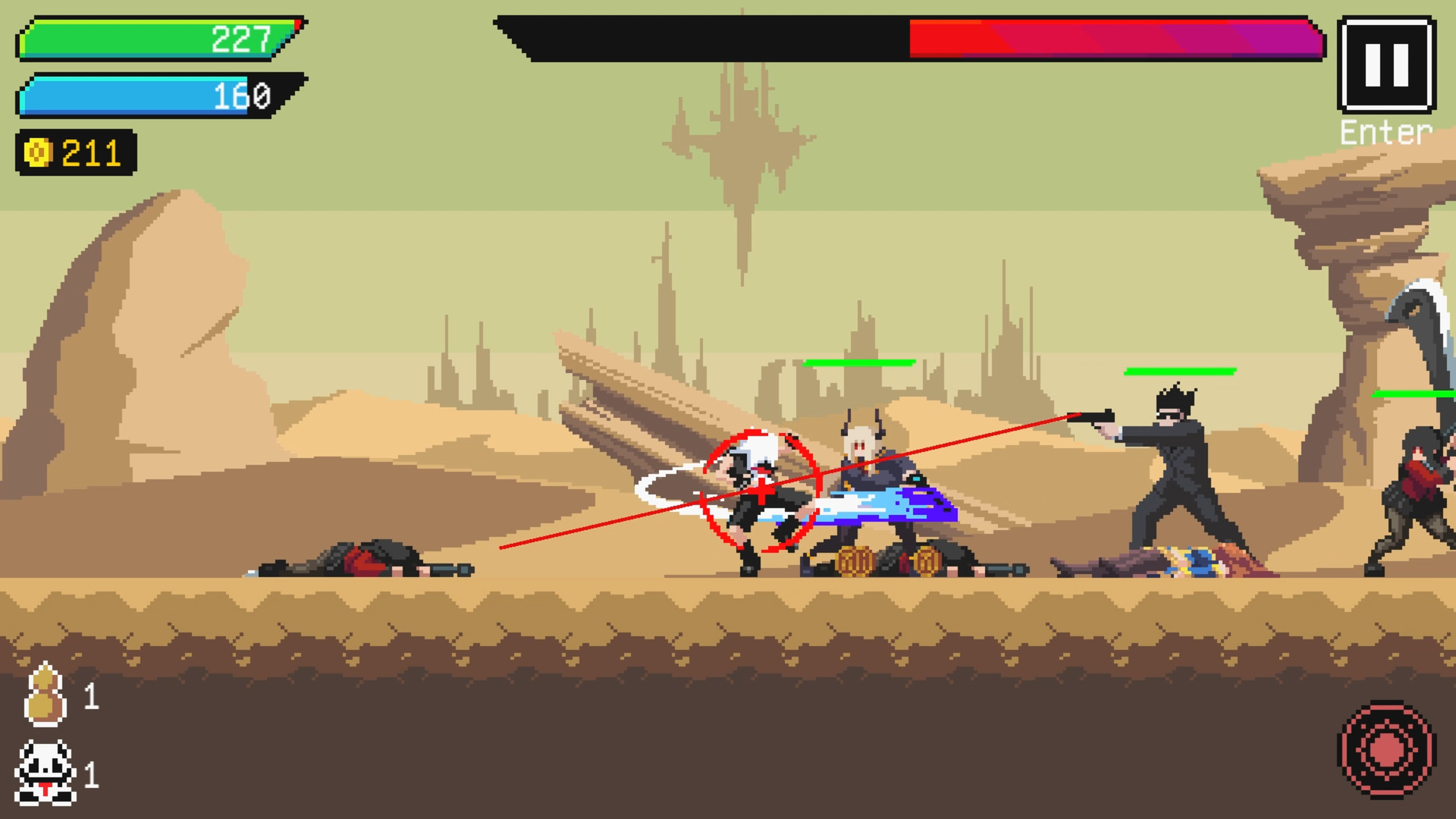Click the boss health bar at top center

(910, 36)
